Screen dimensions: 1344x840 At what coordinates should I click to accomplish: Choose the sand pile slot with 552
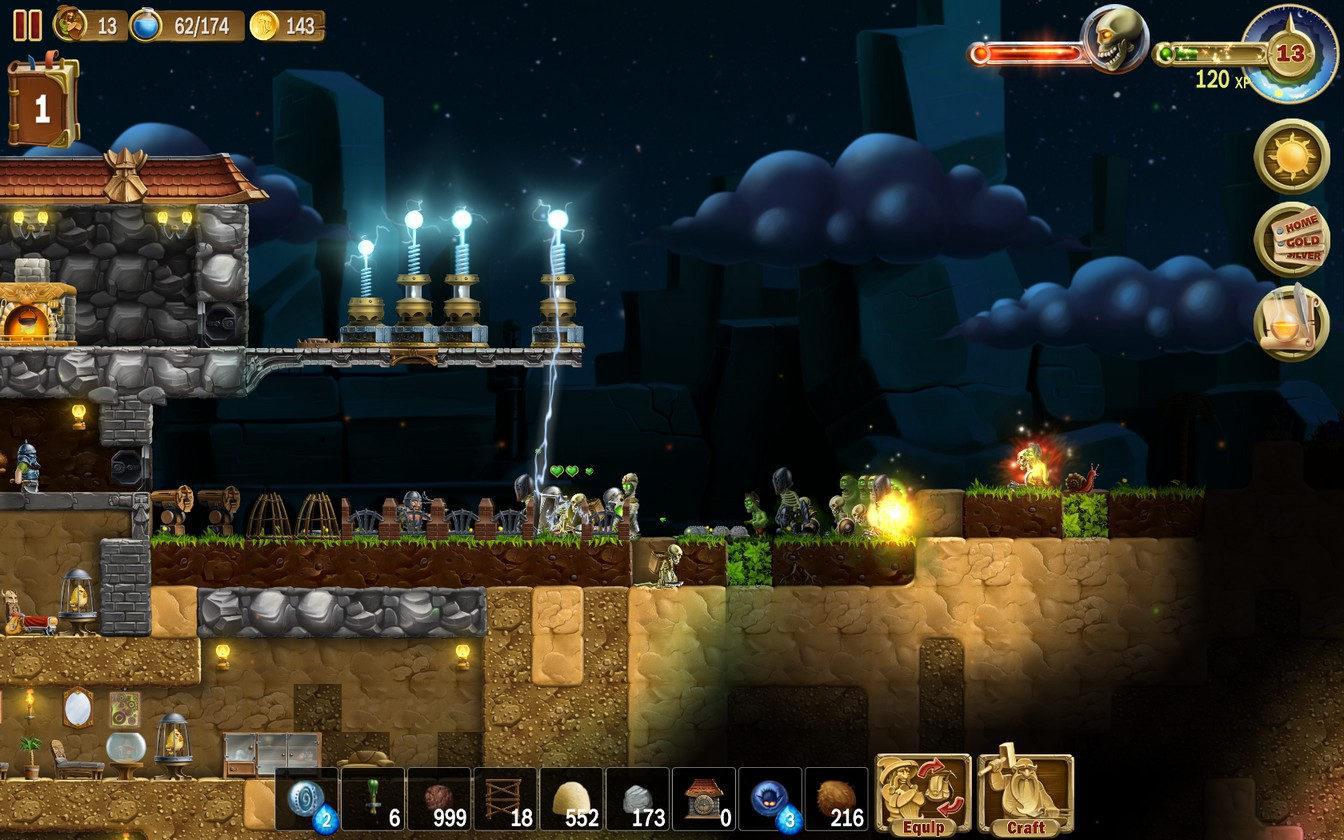(x=571, y=799)
